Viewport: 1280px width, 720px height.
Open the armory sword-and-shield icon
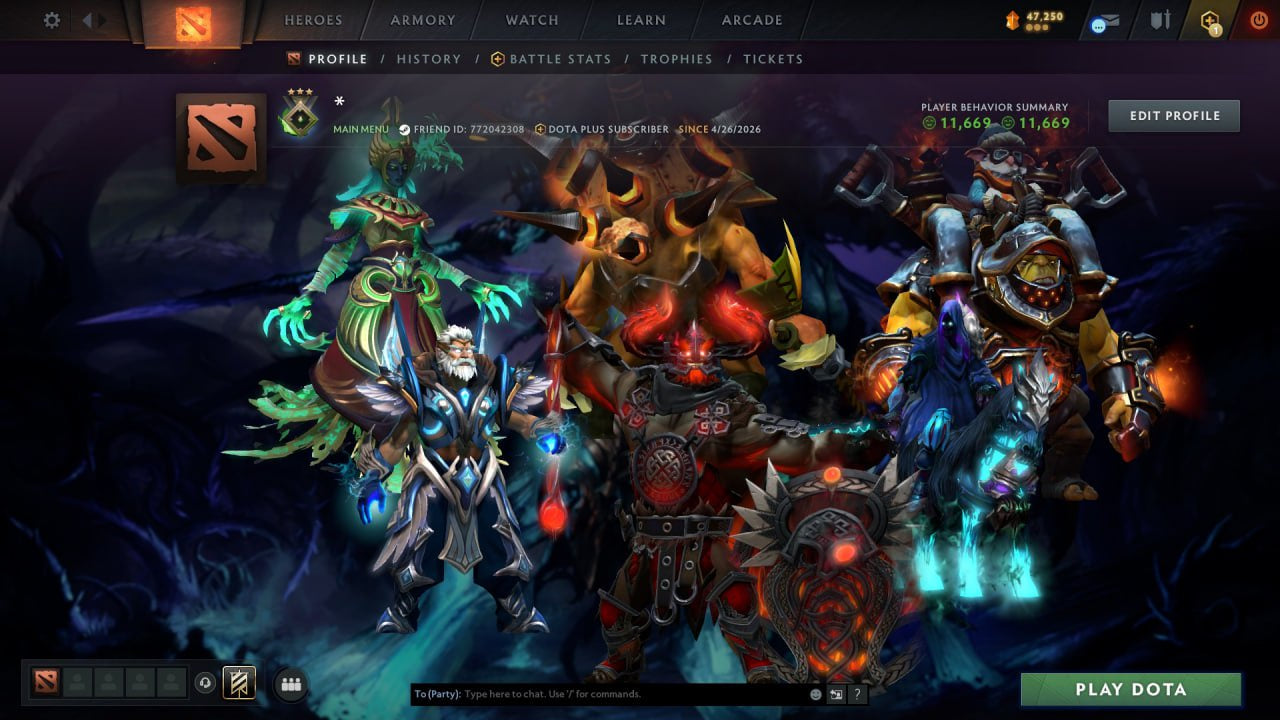pyautogui.click(x=1163, y=17)
